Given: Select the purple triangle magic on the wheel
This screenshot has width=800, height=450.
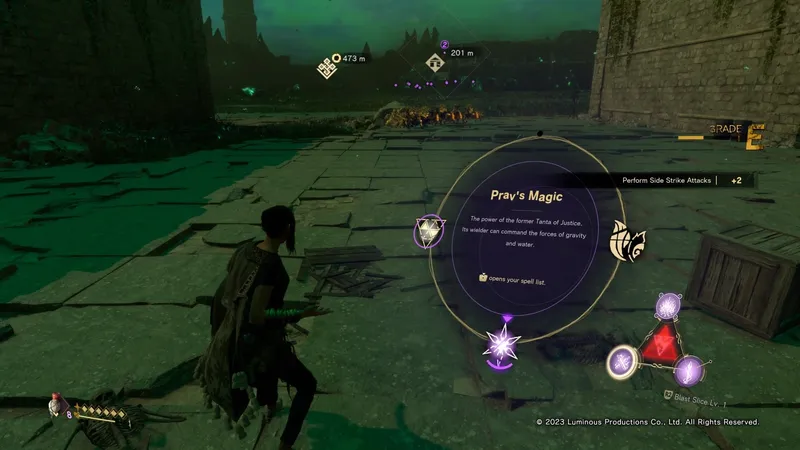Looking at the screenshot, I should [x=429, y=233].
